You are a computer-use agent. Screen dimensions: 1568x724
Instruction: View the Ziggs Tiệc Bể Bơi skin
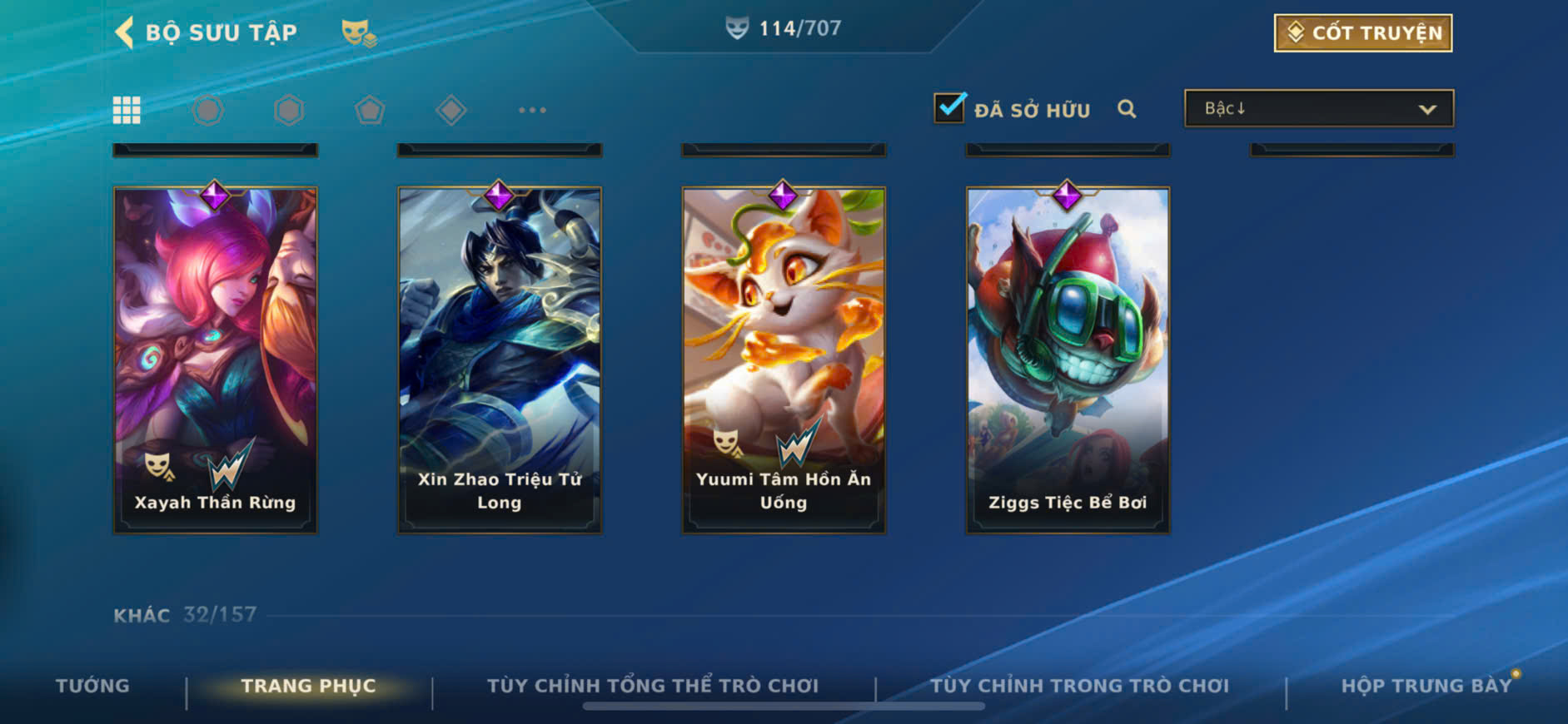(1068, 360)
